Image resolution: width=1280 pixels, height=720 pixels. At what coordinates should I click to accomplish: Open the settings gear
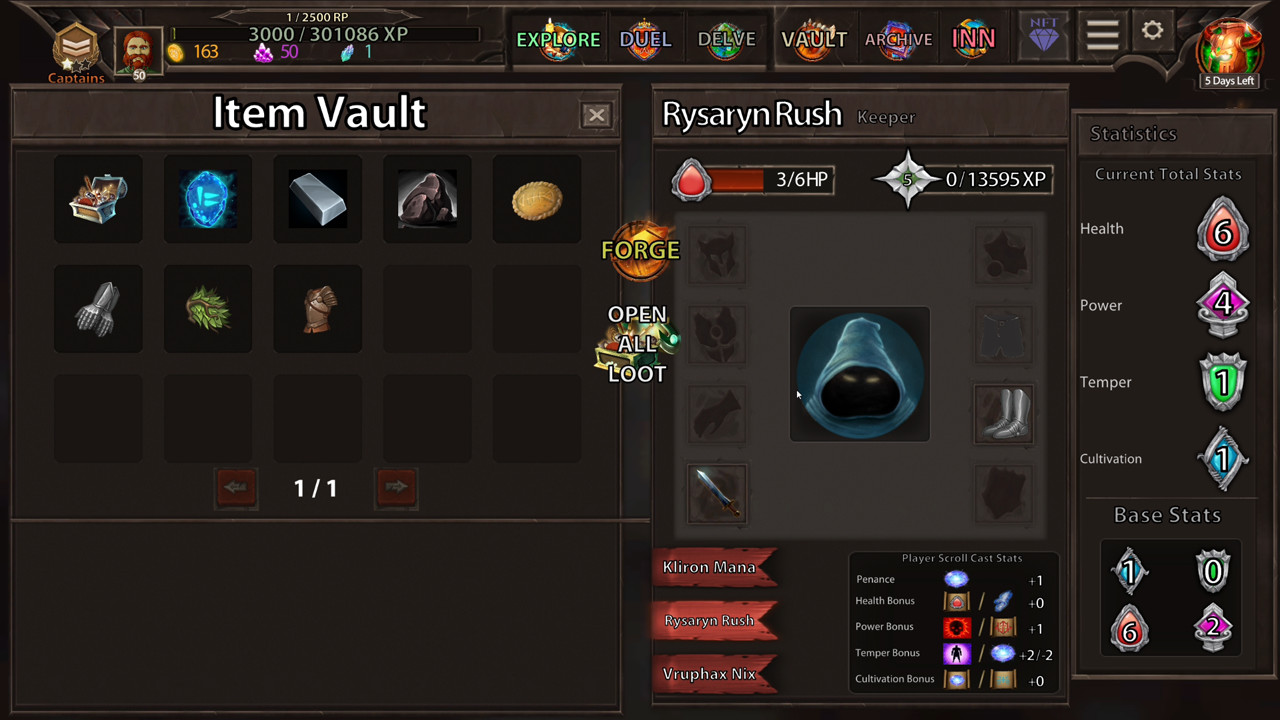(1152, 31)
